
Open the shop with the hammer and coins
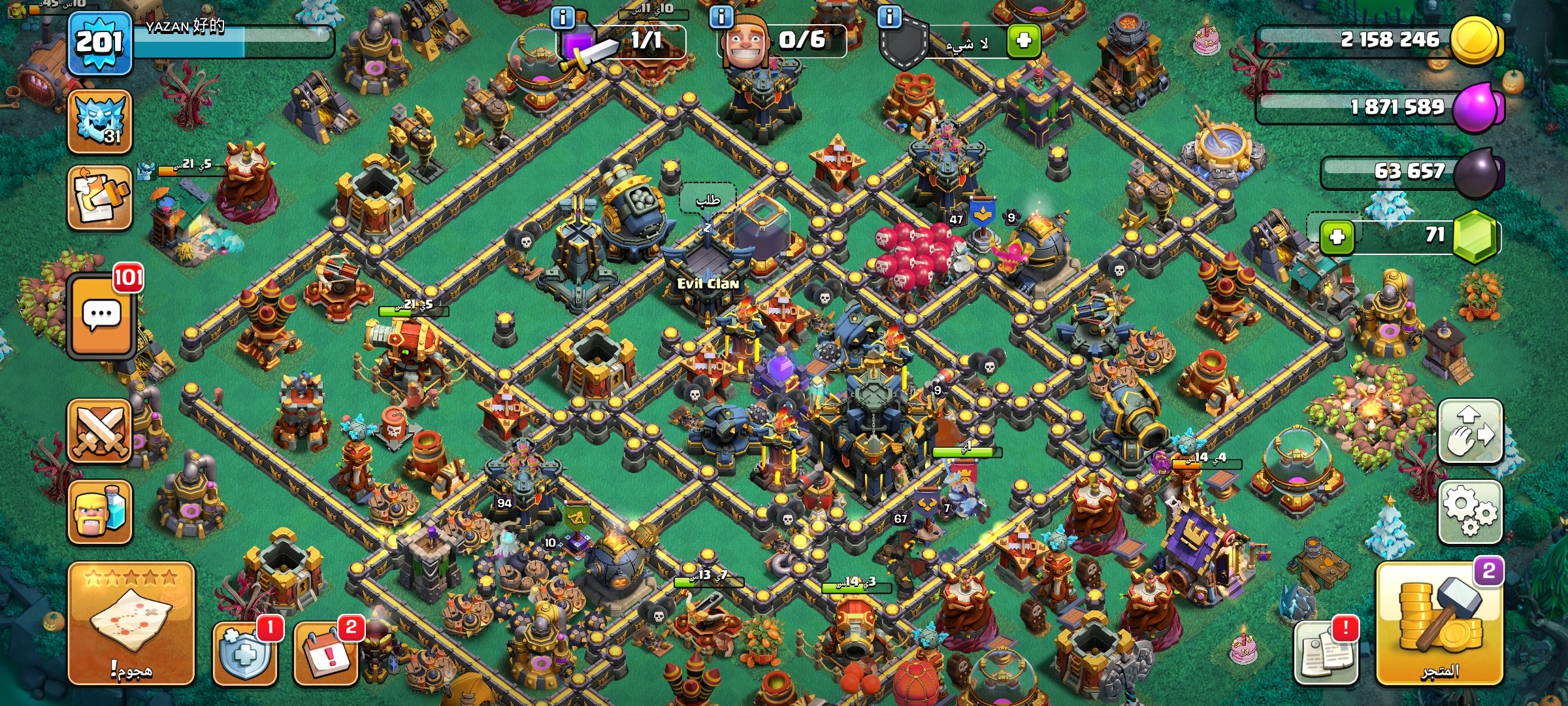(1439, 624)
